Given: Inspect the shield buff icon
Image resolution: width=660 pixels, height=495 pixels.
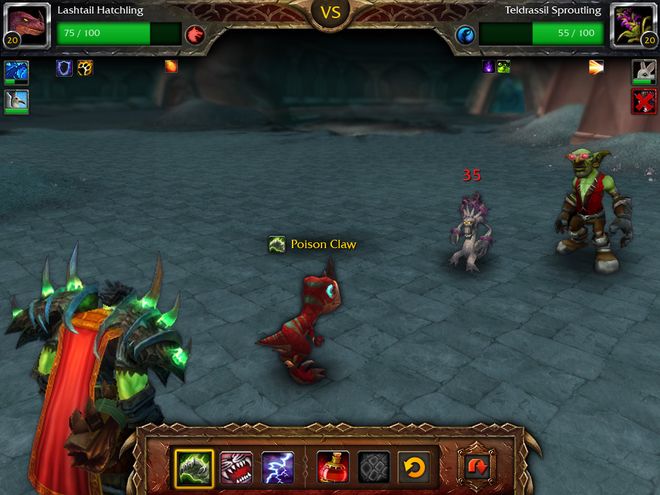Looking at the screenshot, I should click(64, 67).
